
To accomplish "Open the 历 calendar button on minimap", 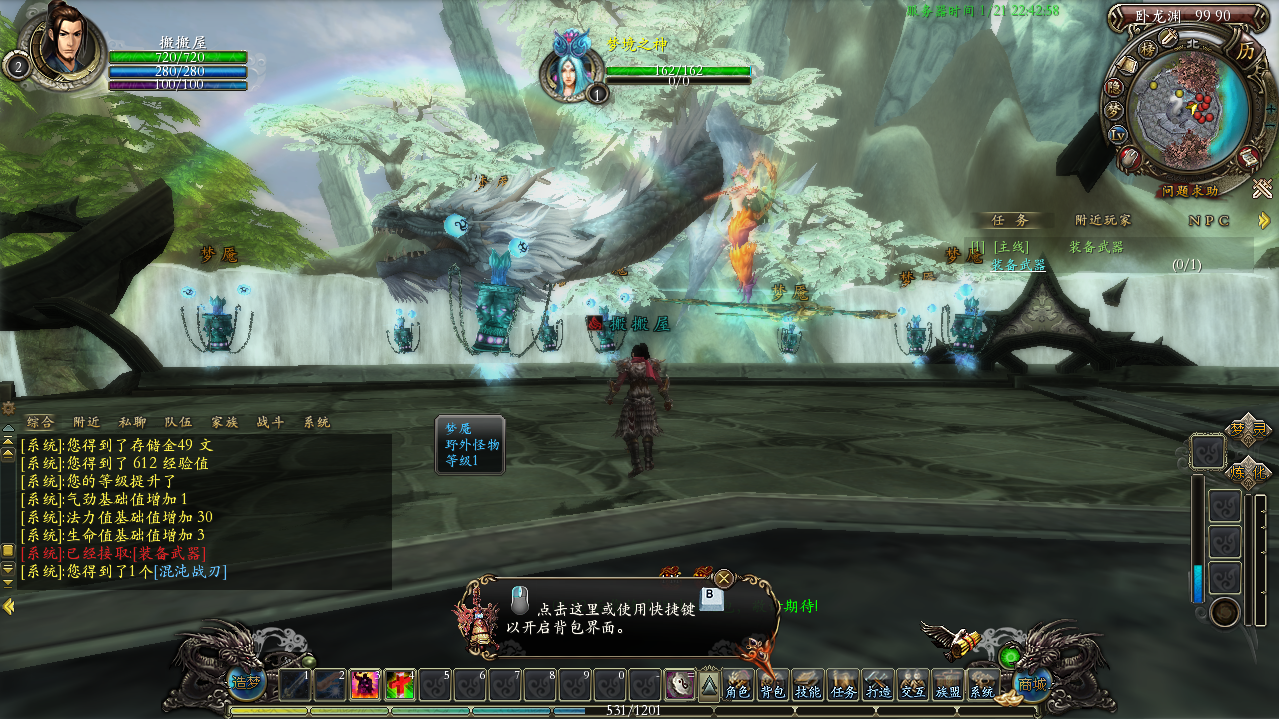I will (1245, 49).
